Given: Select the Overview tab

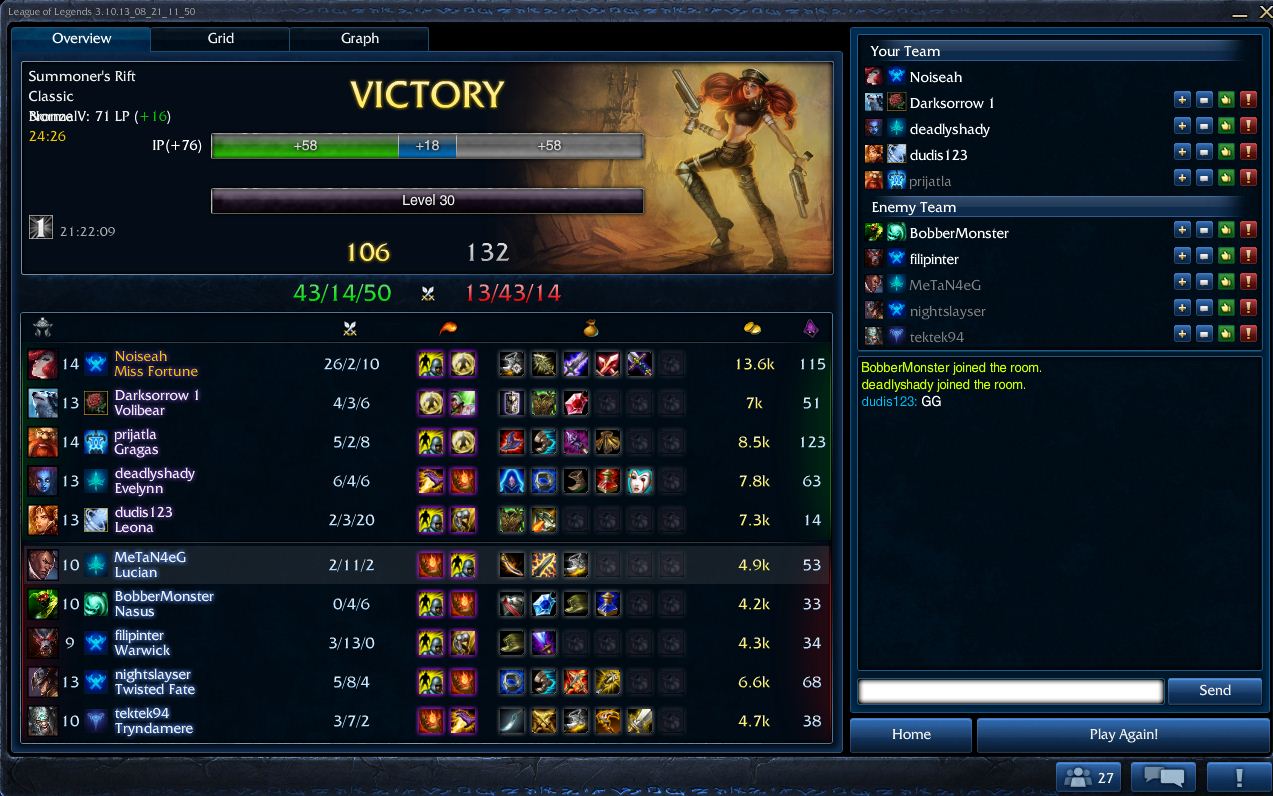Looking at the screenshot, I should [82, 38].
